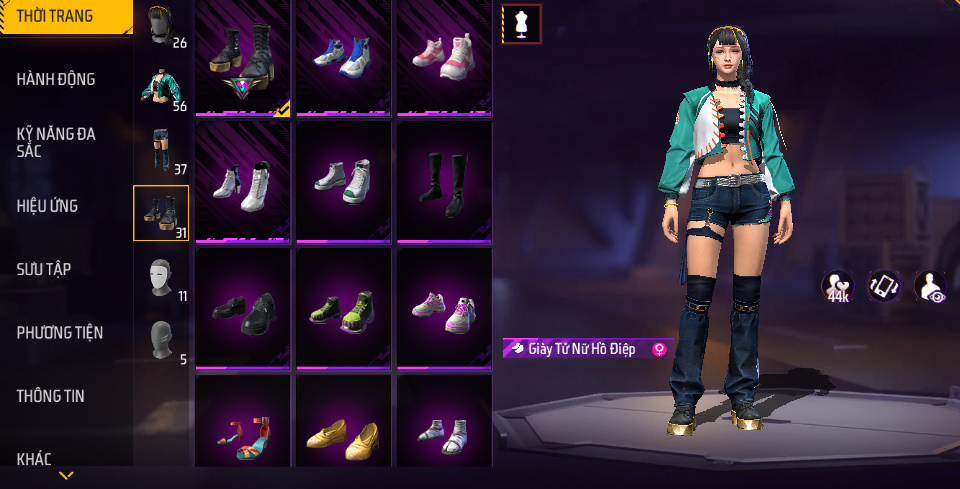Toggle the character visibility eye icon

[930, 287]
